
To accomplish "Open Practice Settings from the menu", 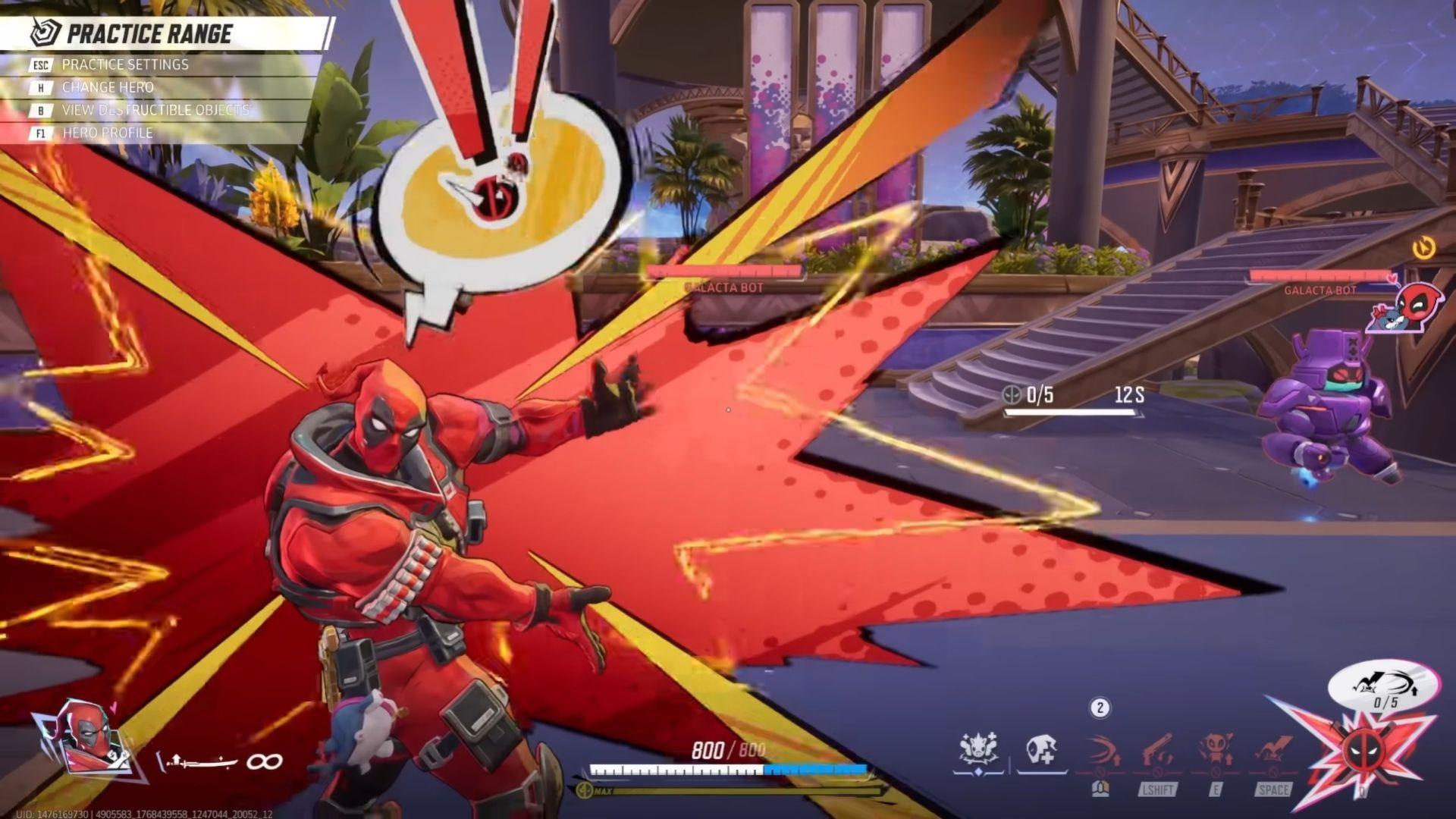I will coord(125,64).
